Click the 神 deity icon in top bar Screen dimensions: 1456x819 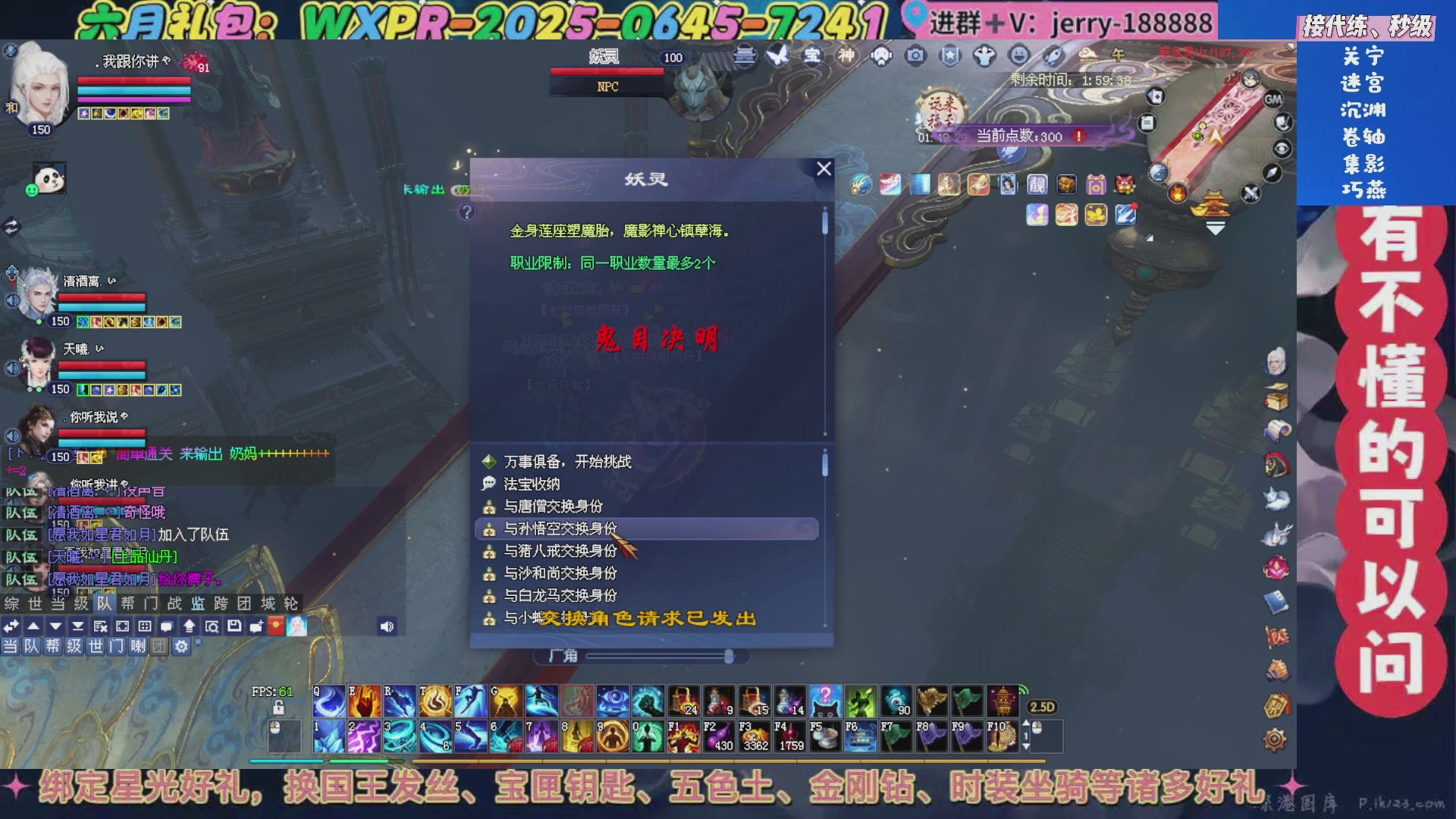(847, 55)
